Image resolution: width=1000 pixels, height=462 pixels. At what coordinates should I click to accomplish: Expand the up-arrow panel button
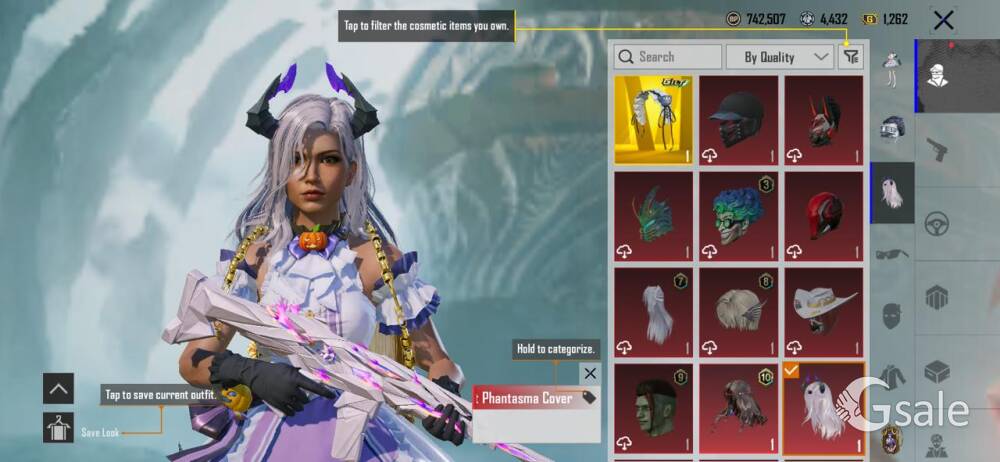pyautogui.click(x=59, y=388)
